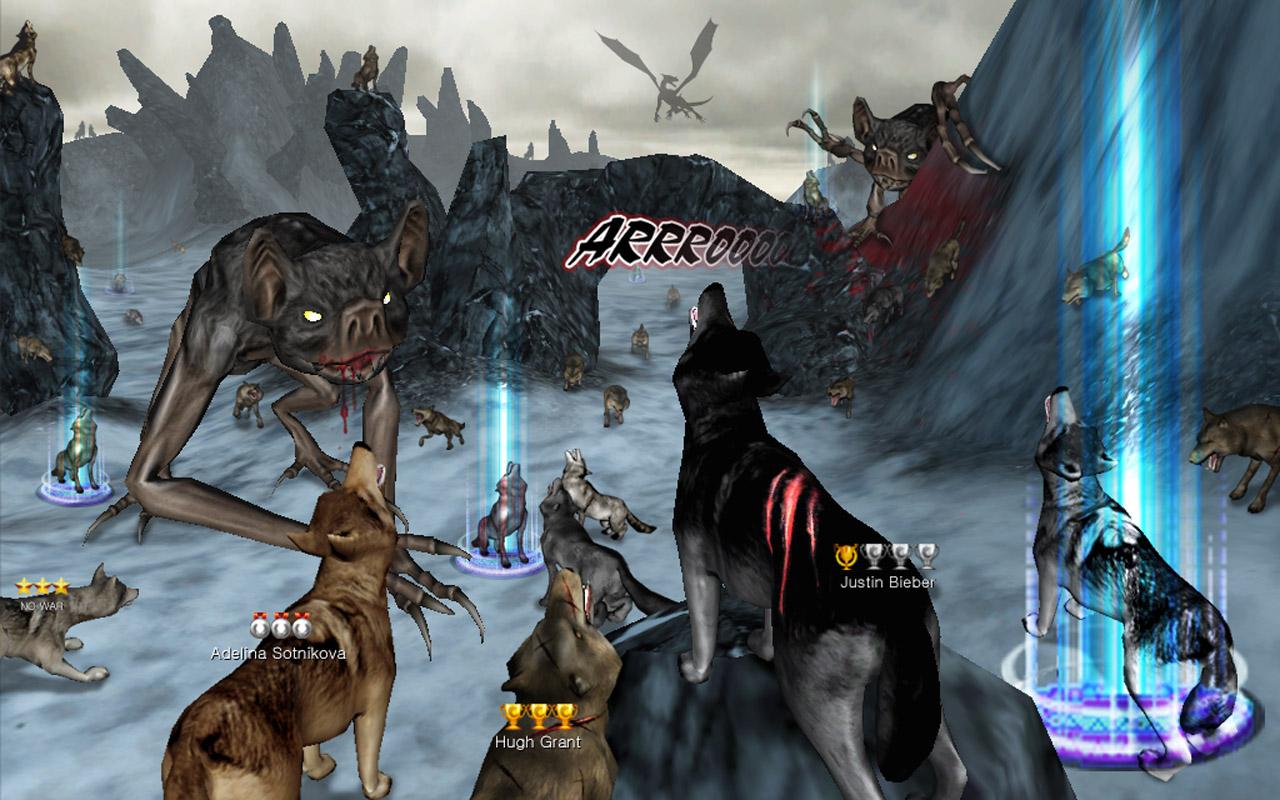Select the second red medal over Adelina Sotnikova
This screenshot has height=800, width=1280.
point(280,625)
